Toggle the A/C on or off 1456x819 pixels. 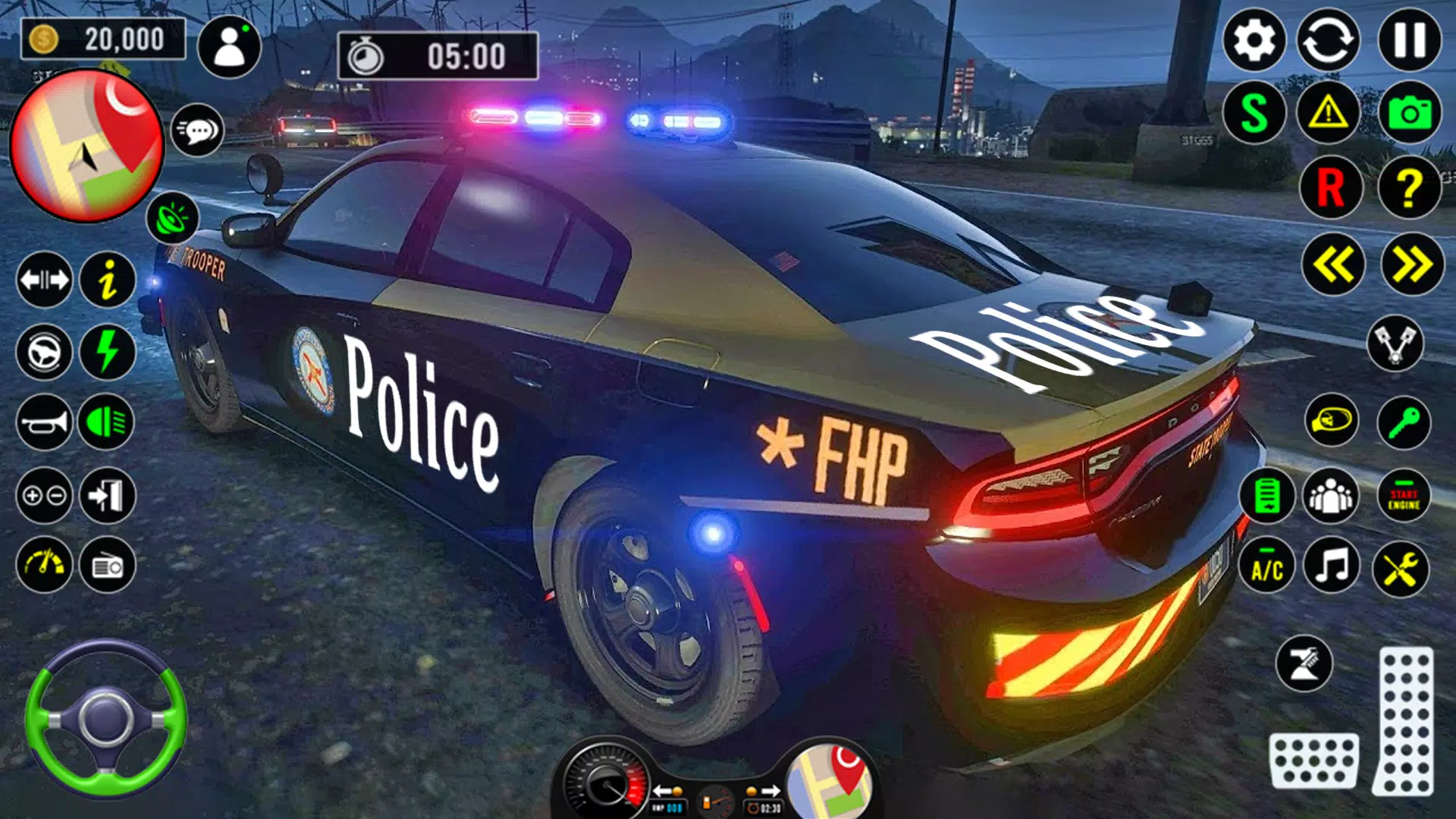tap(1266, 566)
